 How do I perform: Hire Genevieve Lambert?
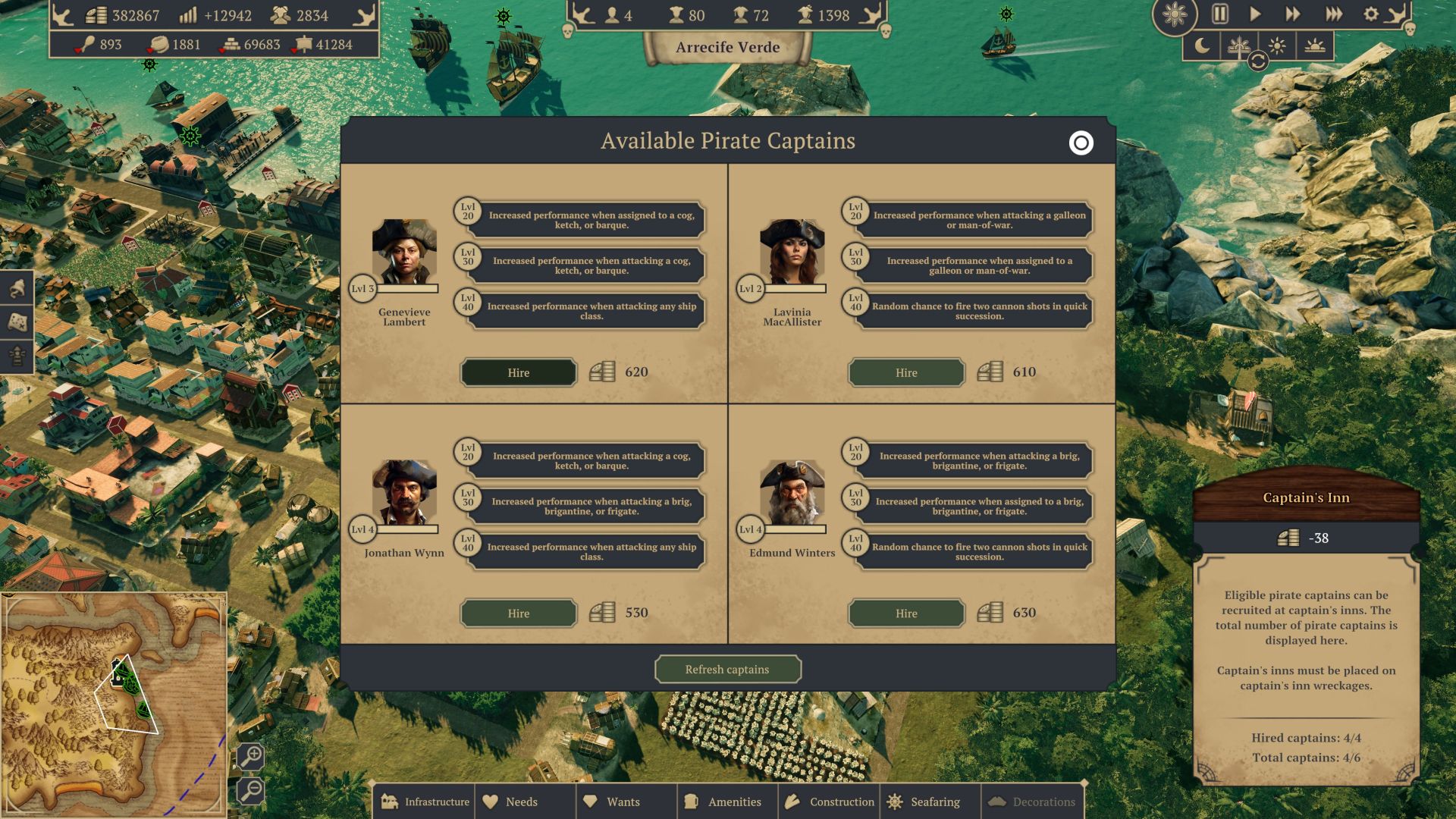click(x=519, y=372)
